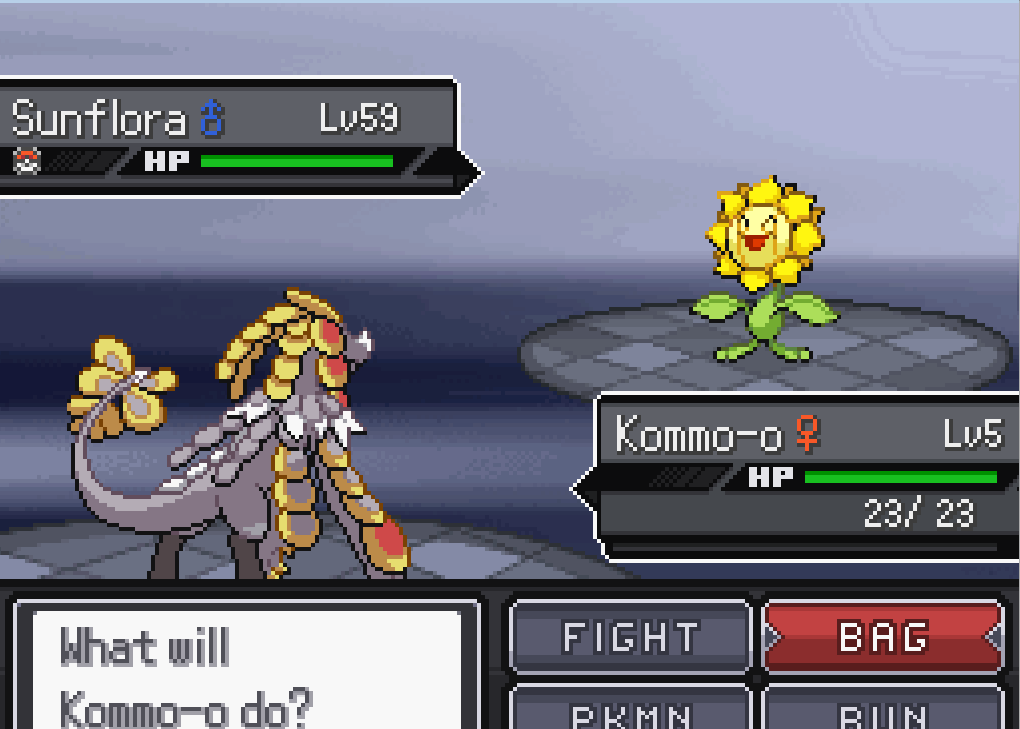Select the PKMN party button
1020x729 pixels.
630,710
